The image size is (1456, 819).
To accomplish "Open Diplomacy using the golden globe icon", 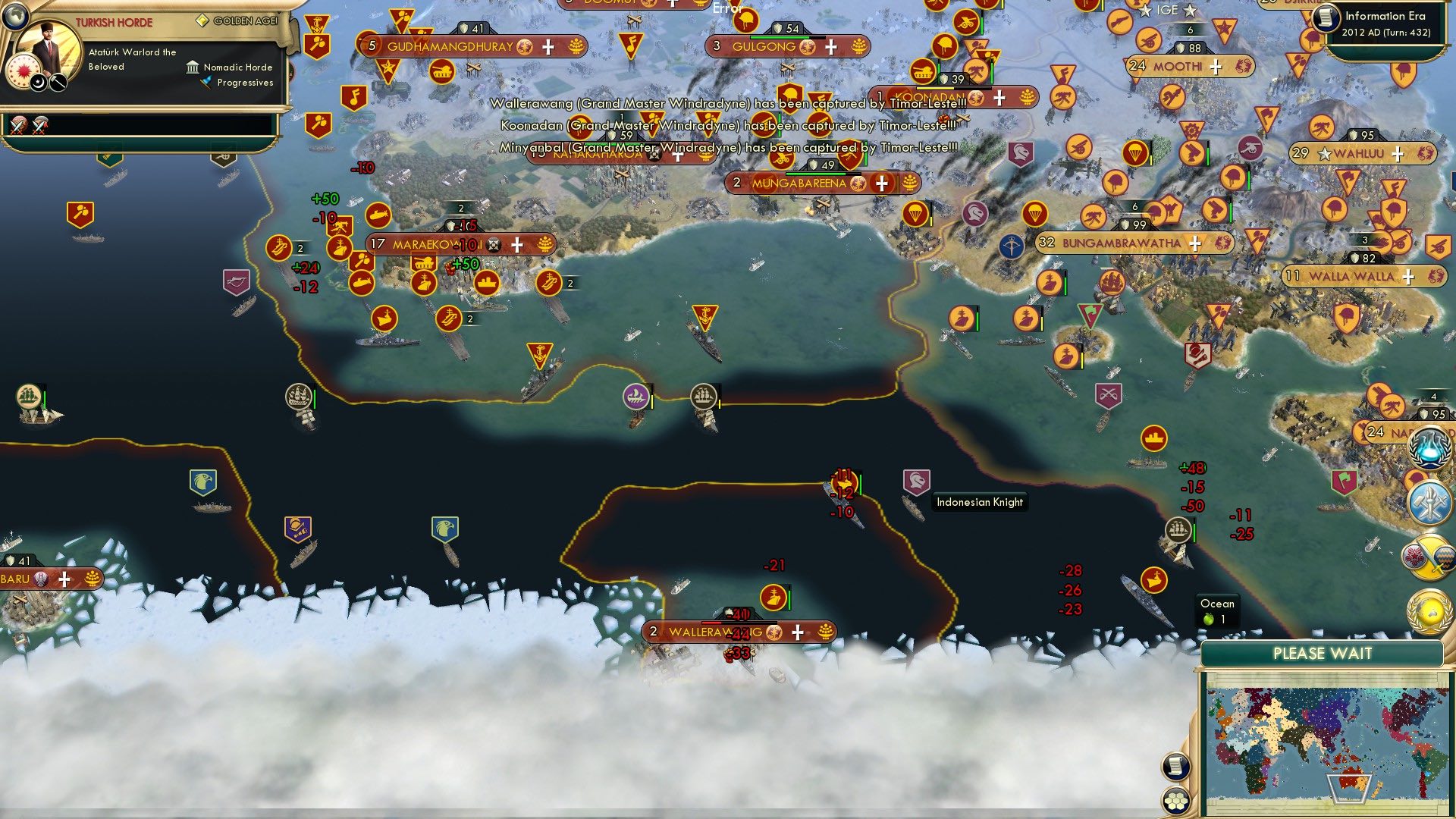I will point(1429,612).
